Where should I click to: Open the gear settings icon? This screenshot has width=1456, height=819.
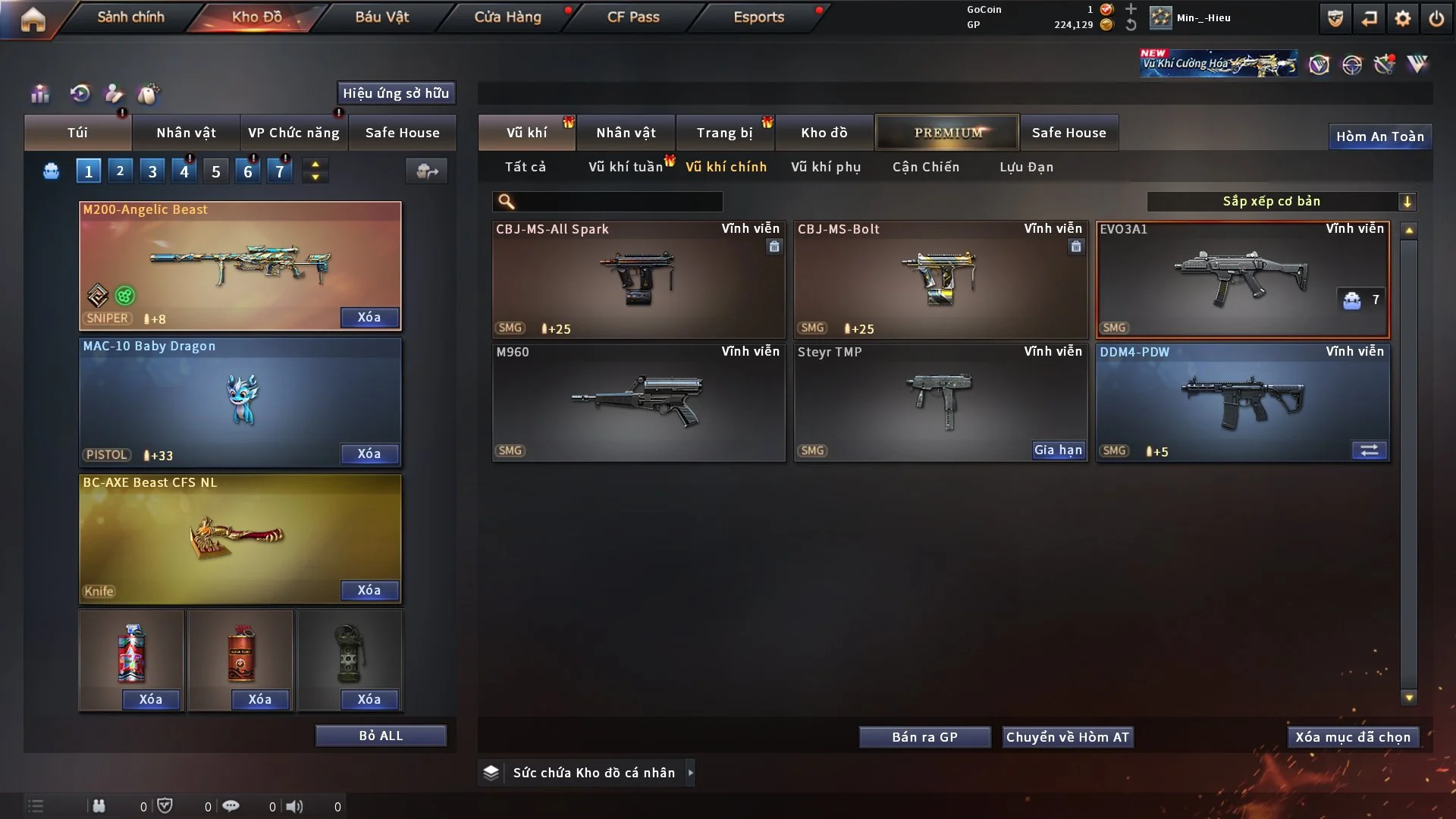click(1403, 18)
